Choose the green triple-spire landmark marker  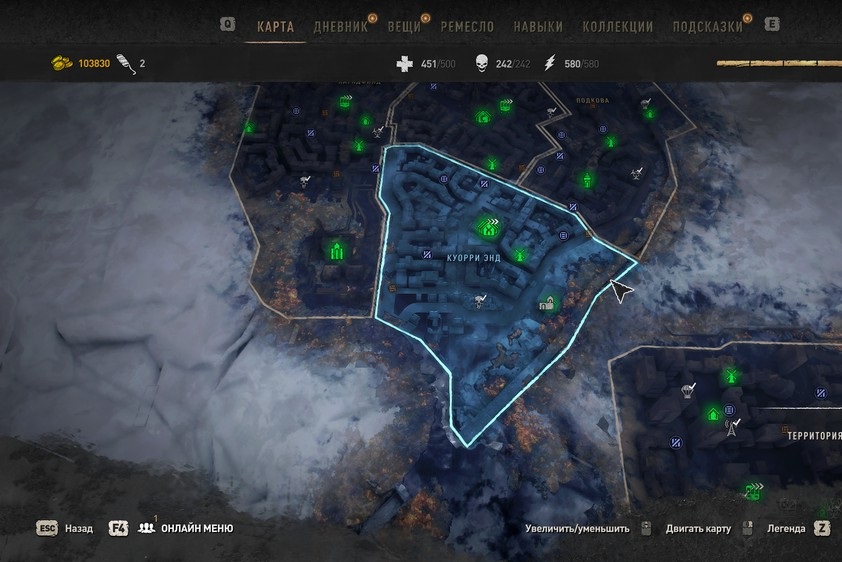click(336, 250)
